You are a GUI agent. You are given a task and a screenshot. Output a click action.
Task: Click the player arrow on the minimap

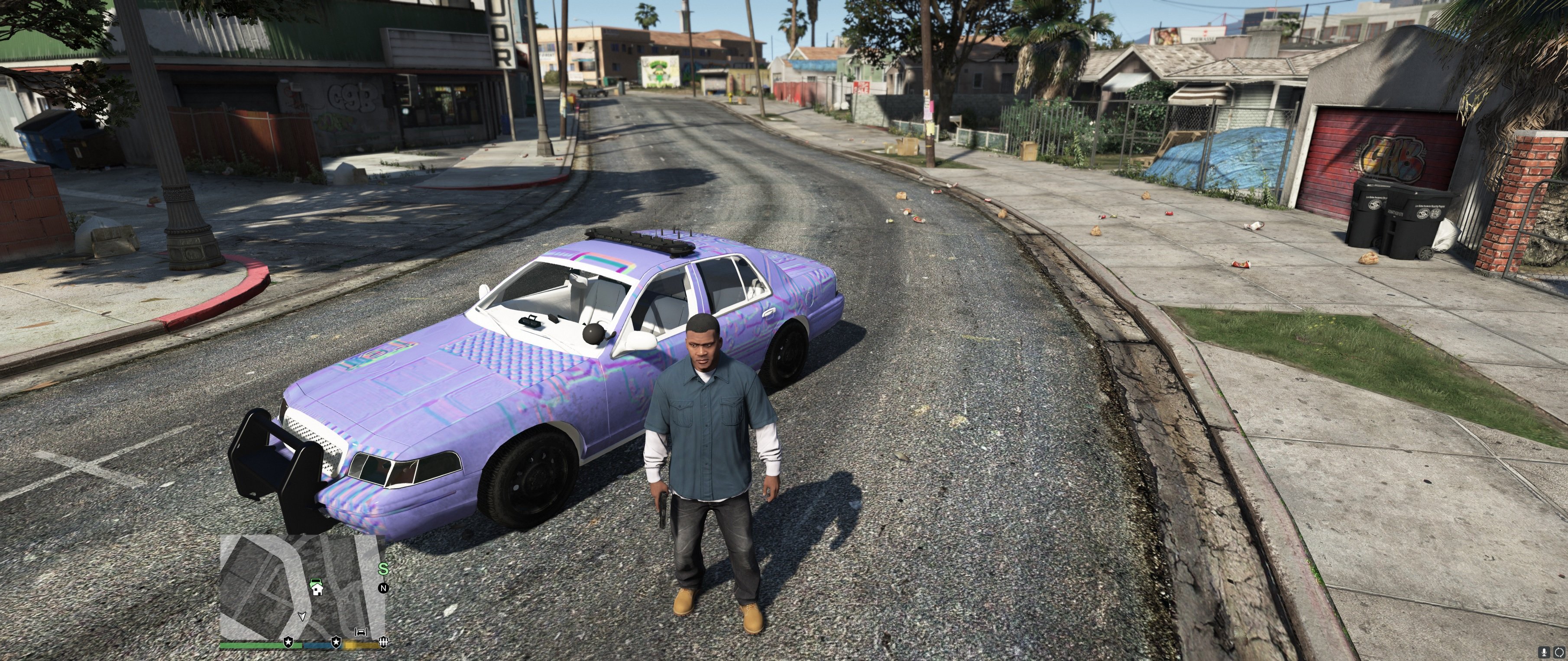click(x=302, y=616)
